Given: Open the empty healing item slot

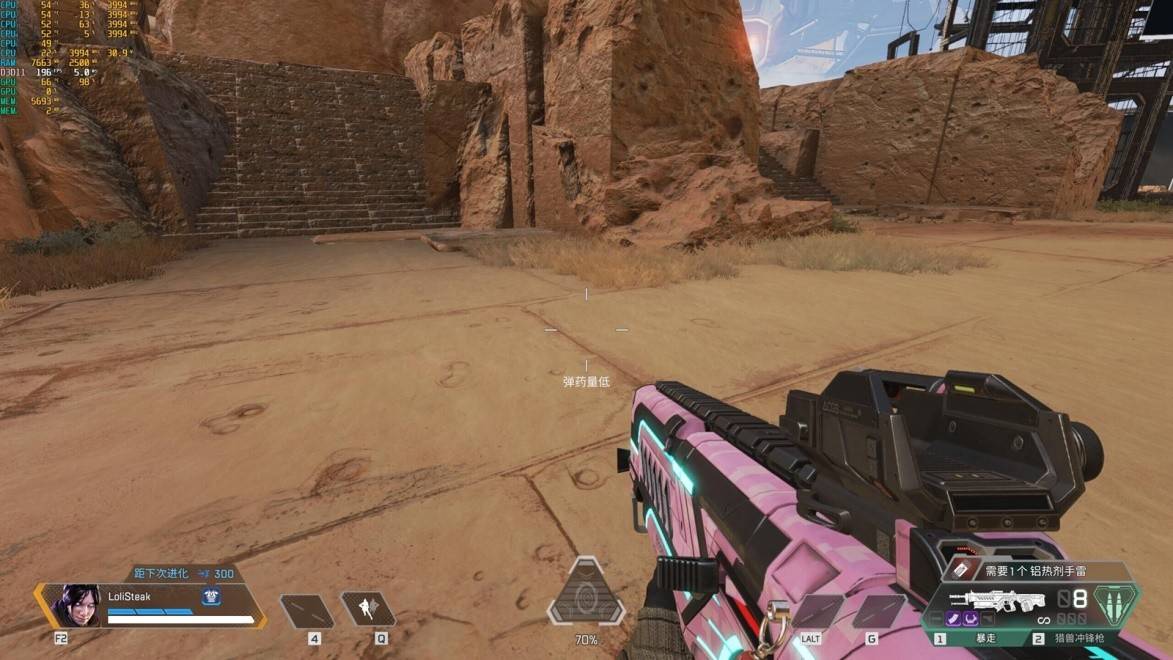Looking at the screenshot, I should (306, 611).
